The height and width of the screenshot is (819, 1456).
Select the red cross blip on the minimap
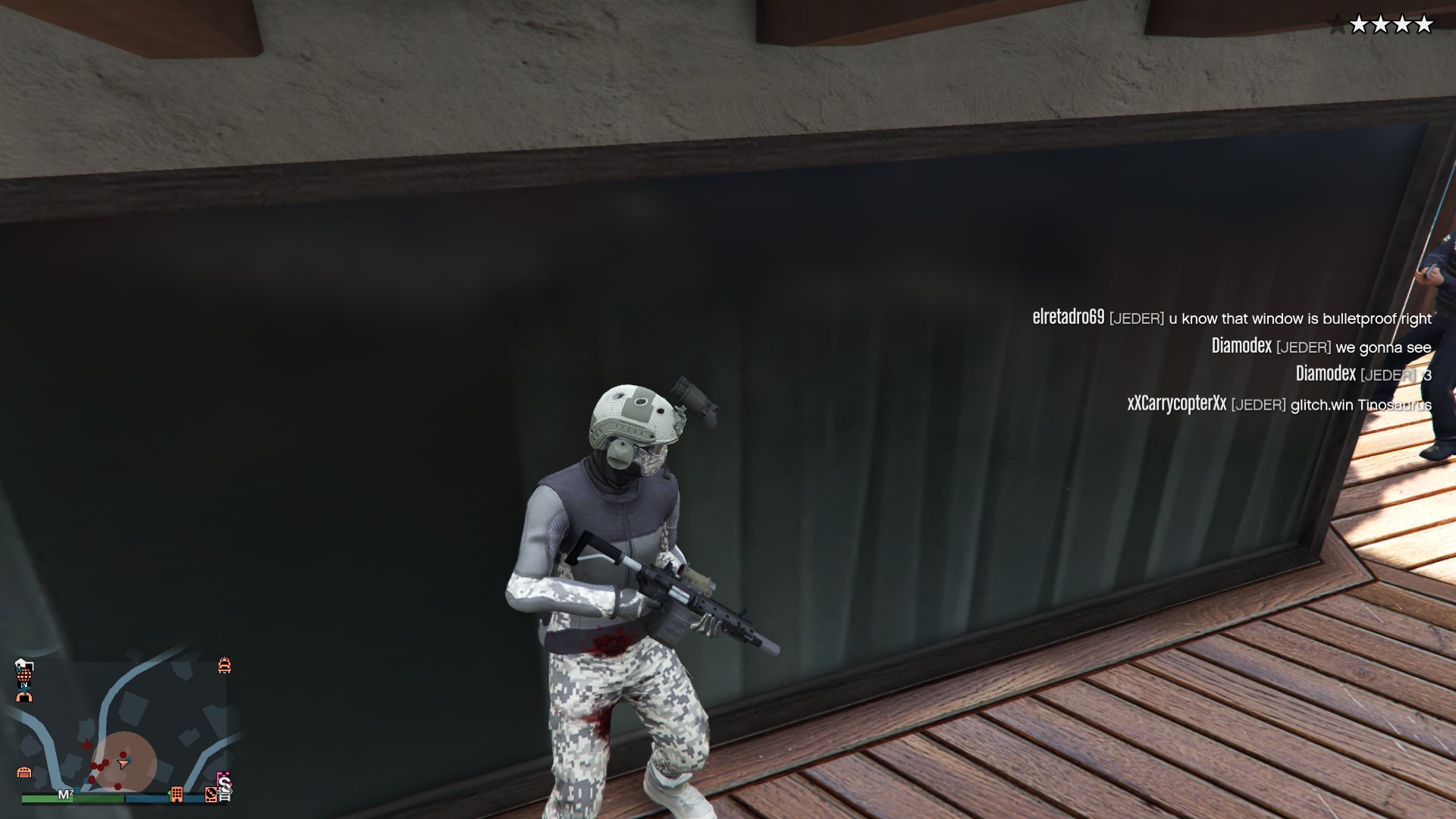[x=87, y=745]
